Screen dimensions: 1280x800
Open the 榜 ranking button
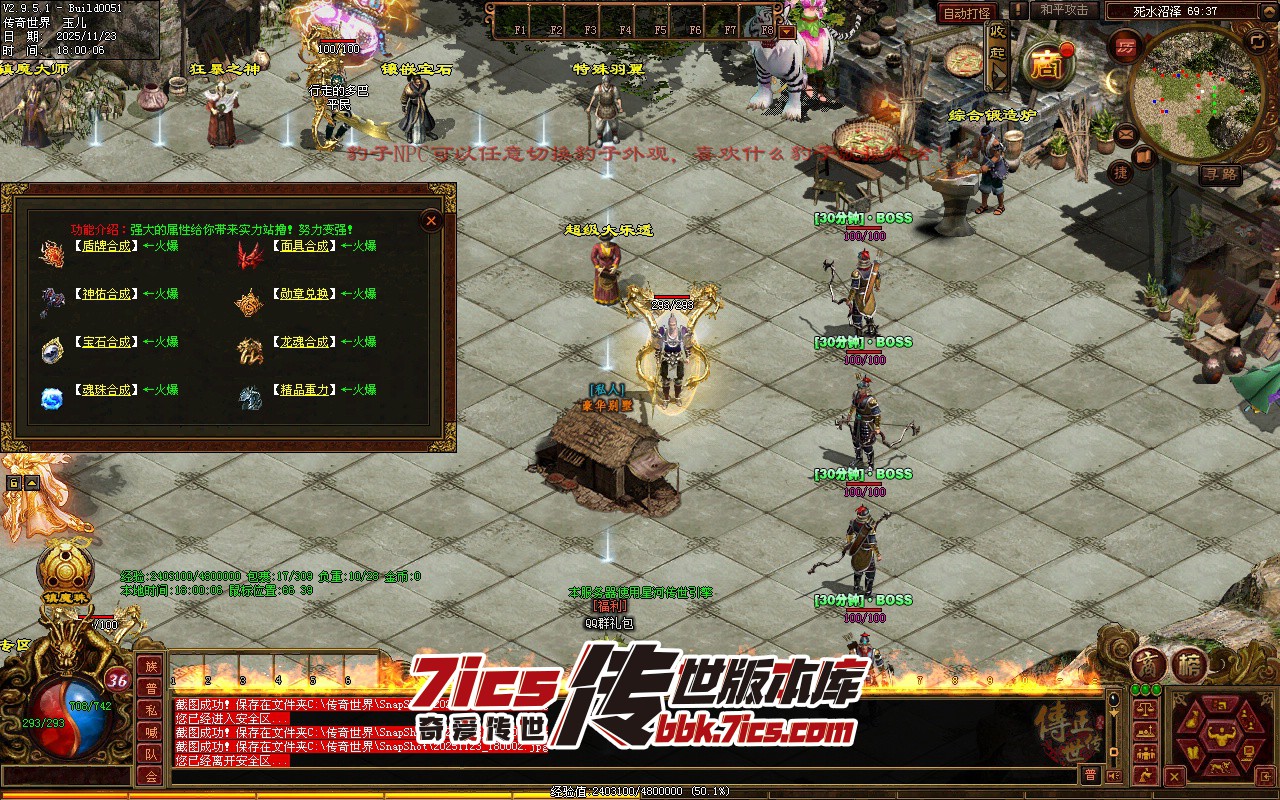pos(1190,665)
